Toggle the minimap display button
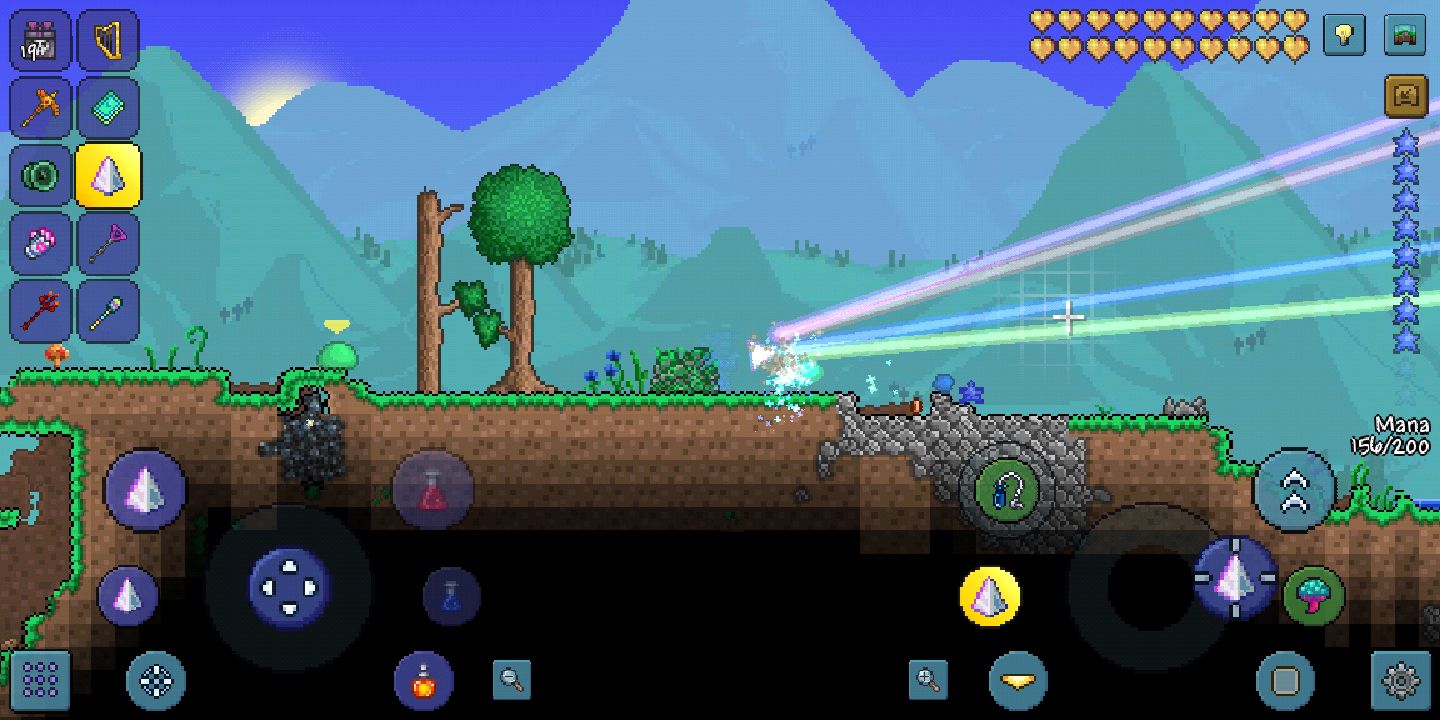Image resolution: width=1440 pixels, height=720 pixels. point(1404,35)
